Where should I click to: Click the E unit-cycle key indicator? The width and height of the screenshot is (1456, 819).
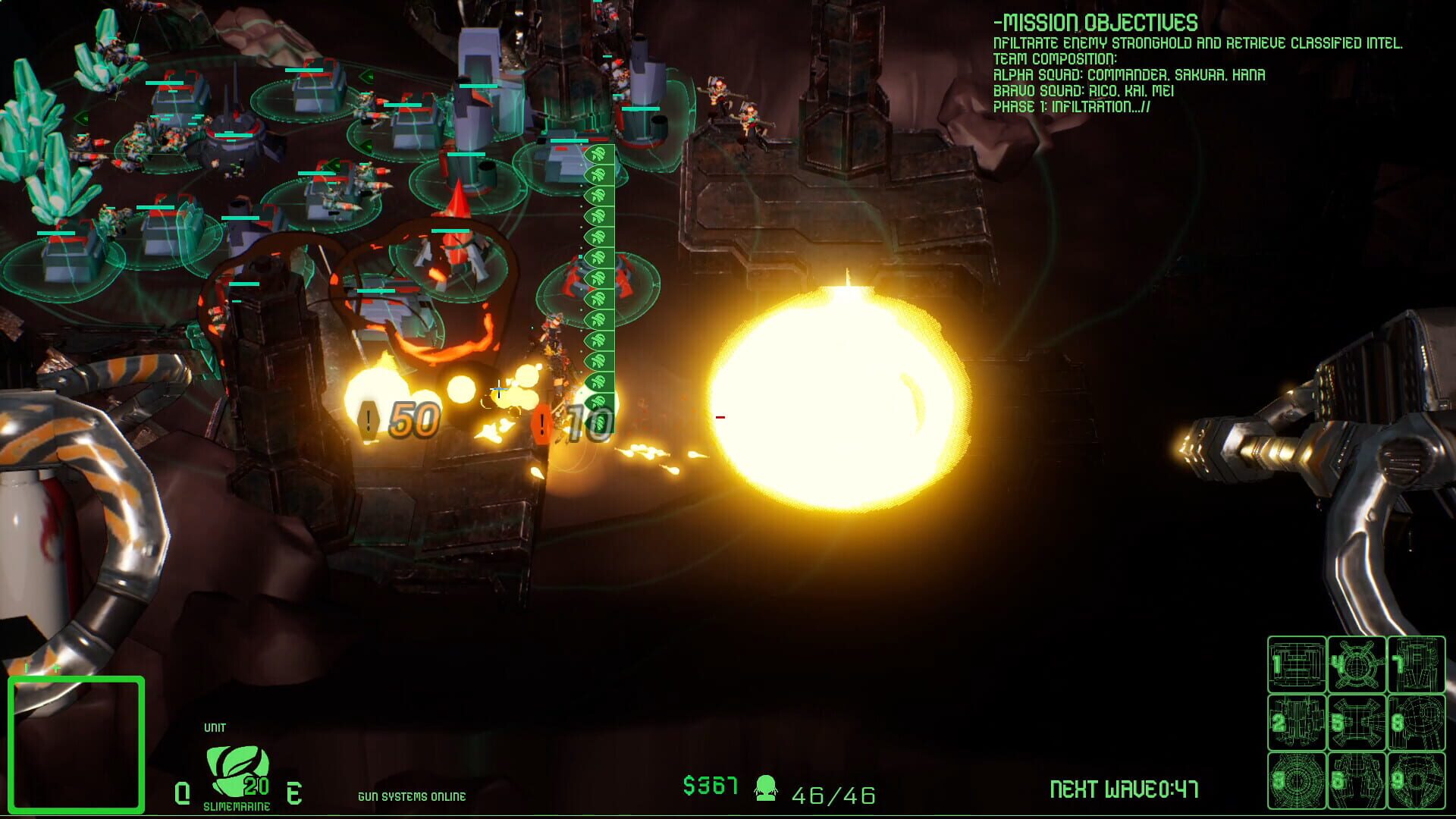click(x=294, y=792)
